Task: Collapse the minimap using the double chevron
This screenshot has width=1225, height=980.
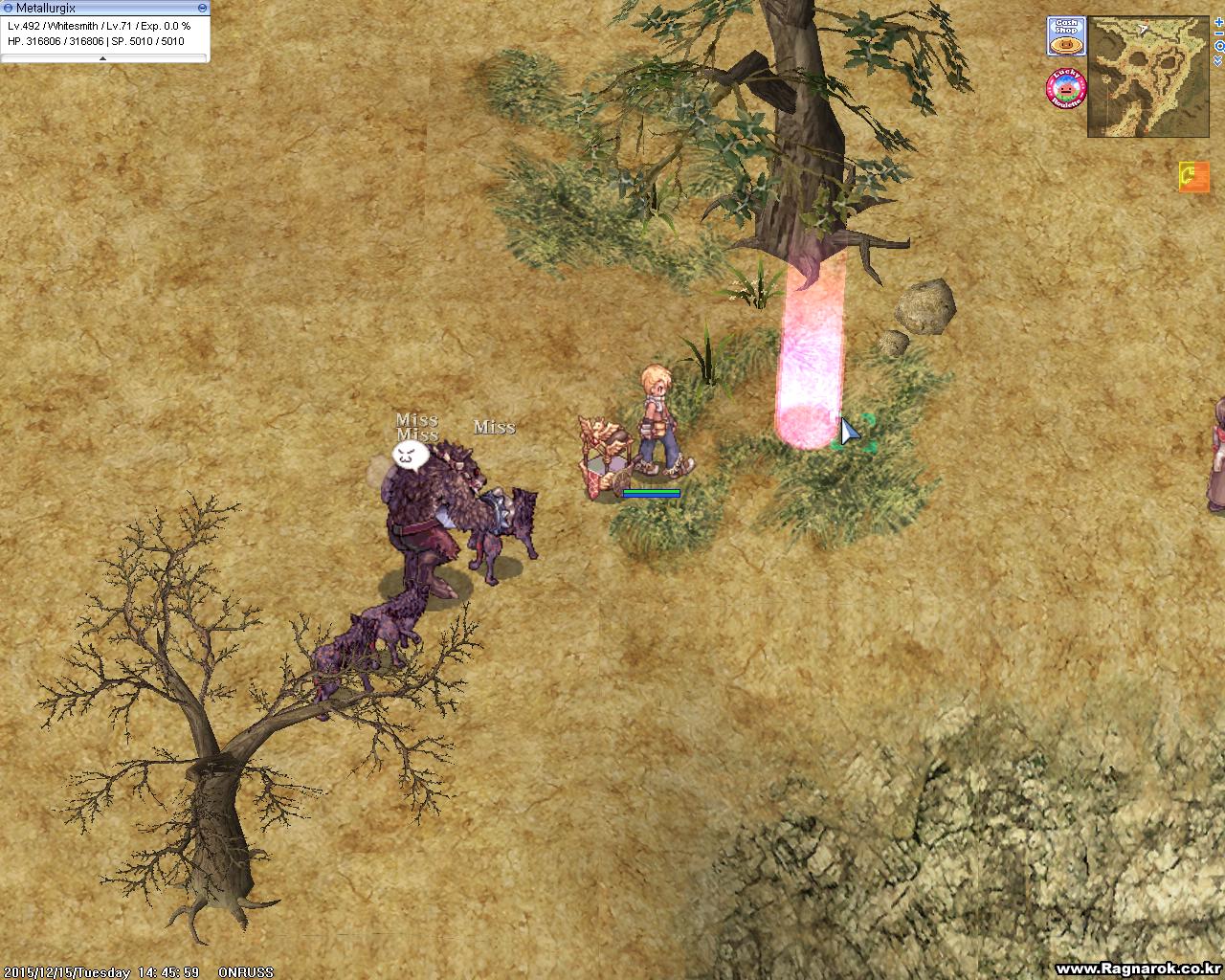Action: coord(1217,60)
